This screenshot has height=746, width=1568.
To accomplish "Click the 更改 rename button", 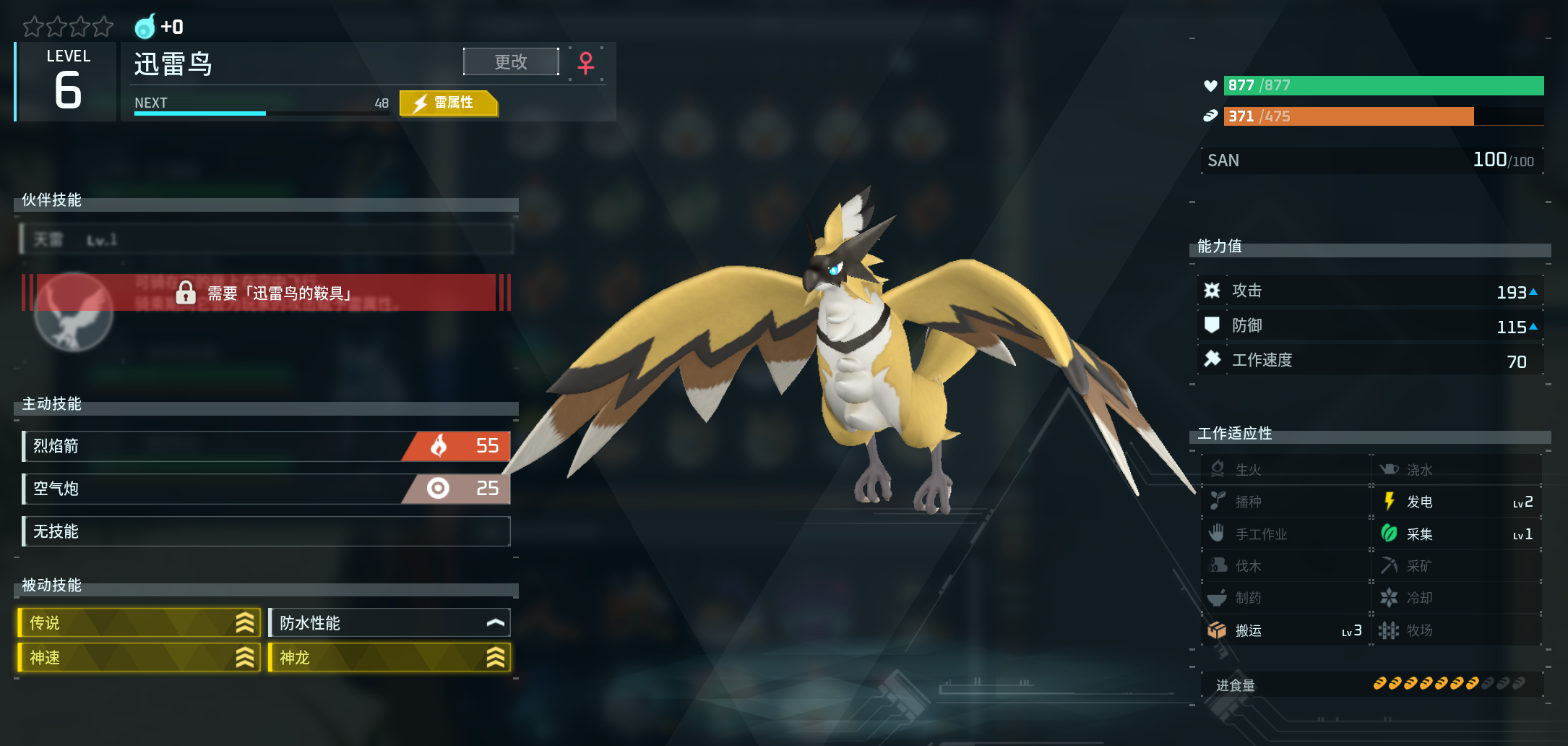I will tap(511, 62).
